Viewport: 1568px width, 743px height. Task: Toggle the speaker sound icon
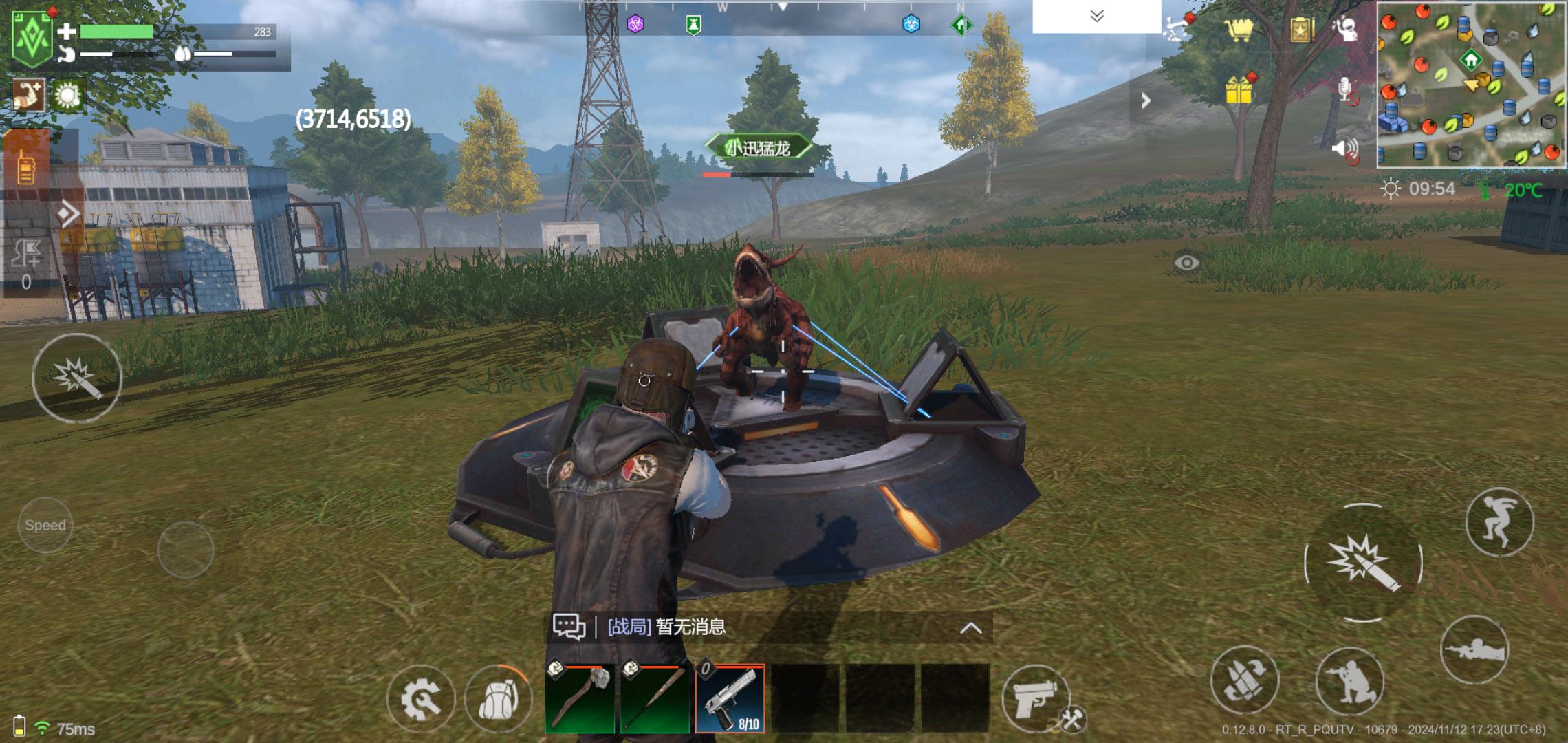pos(1346,150)
